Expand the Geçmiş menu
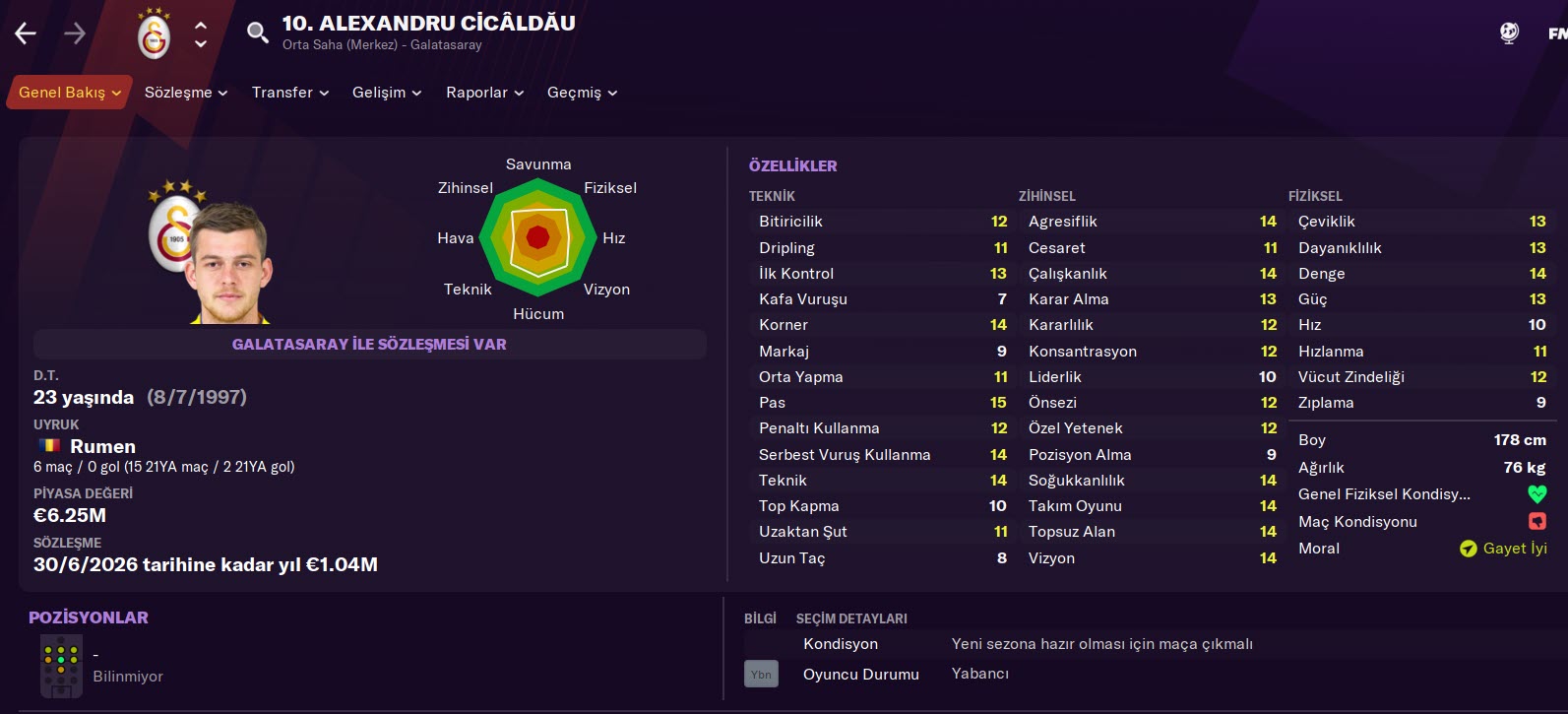Viewport: 1568px width, 714px height. click(x=582, y=93)
